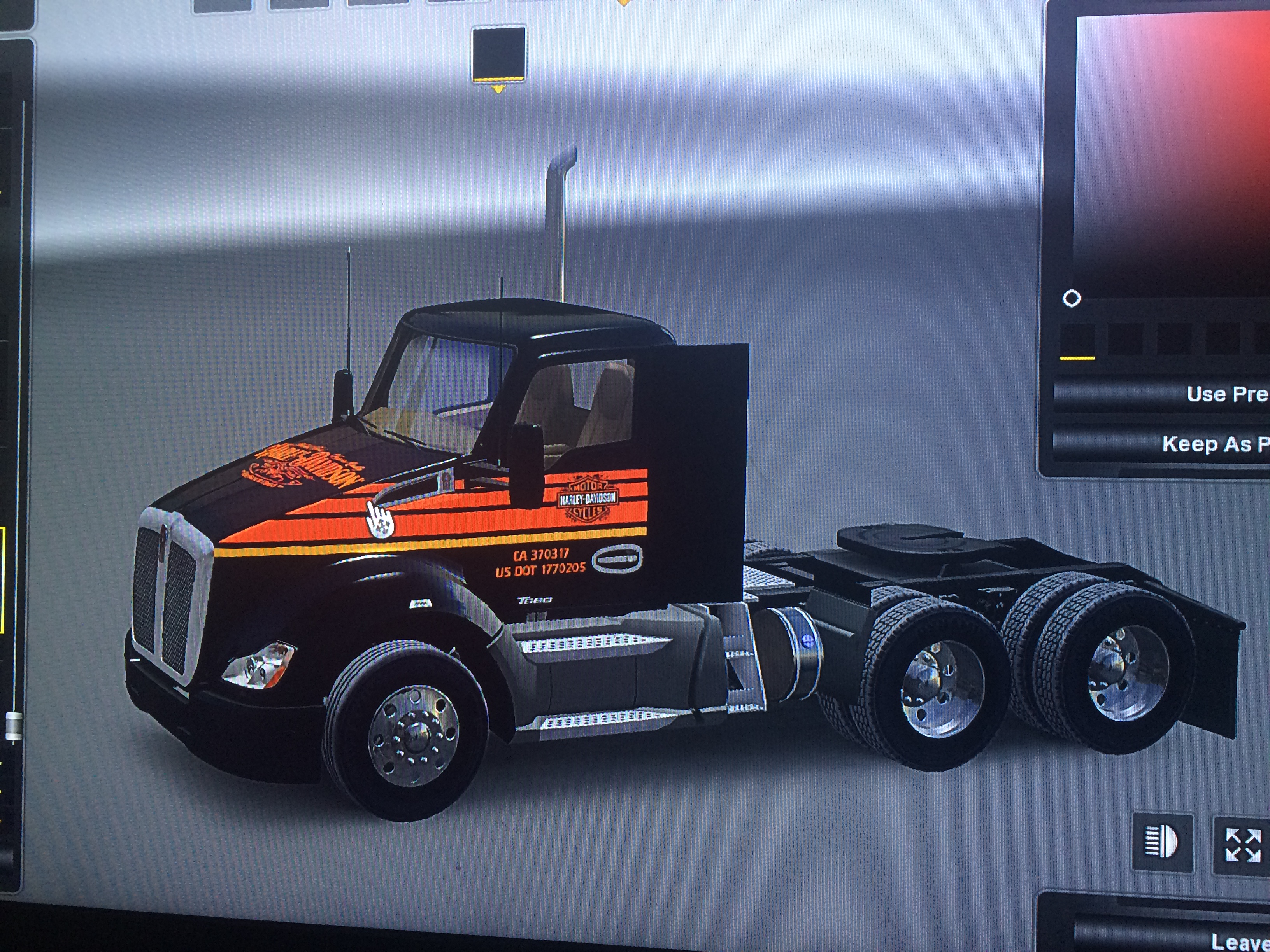Click the "Keep As Preset" button

pyautogui.click(x=1165, y=444)
